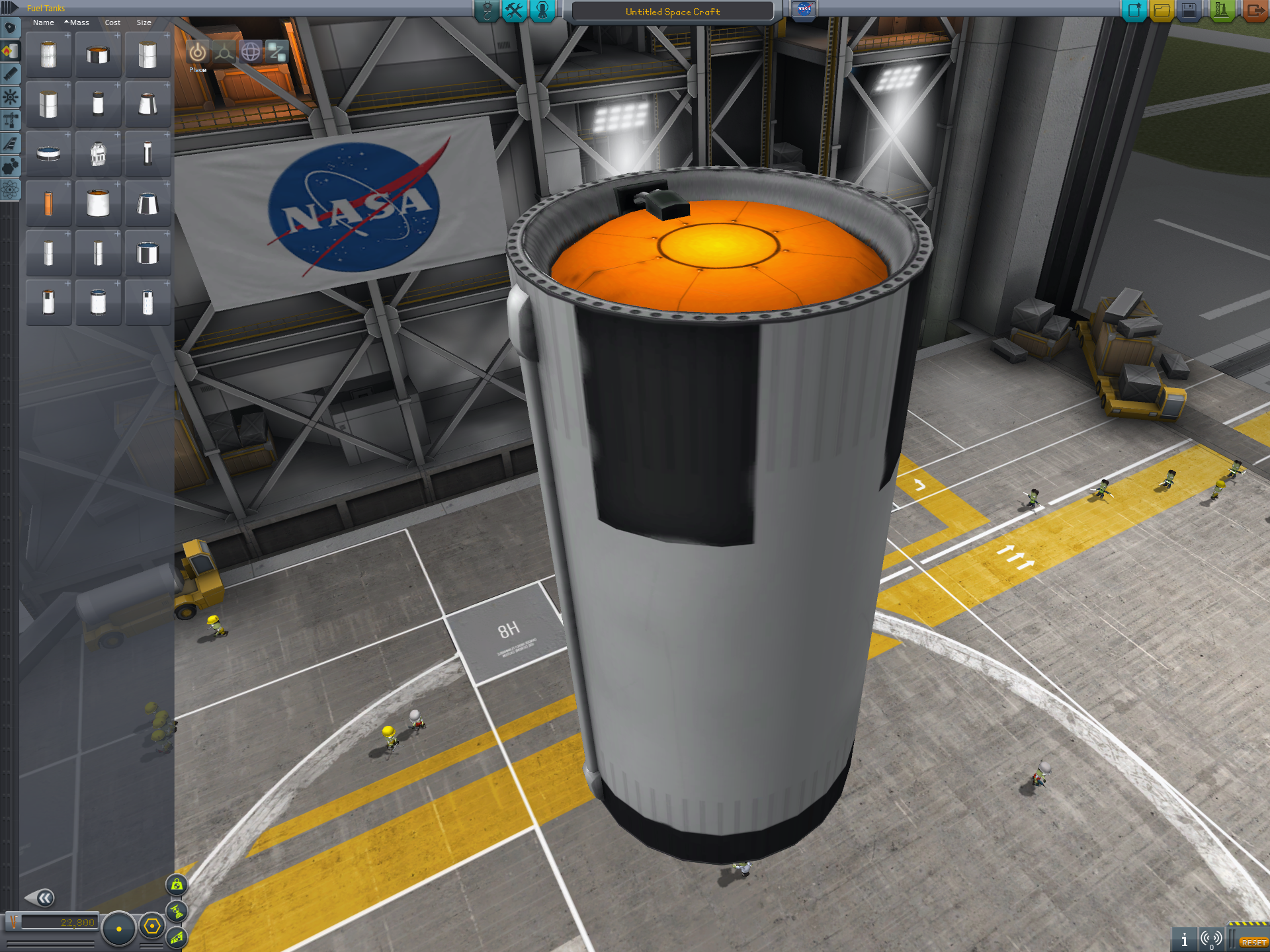Sort parts by Mass
Viewport: 1270px width, 952px height.
pyautogui.click(x=79, y=22)
